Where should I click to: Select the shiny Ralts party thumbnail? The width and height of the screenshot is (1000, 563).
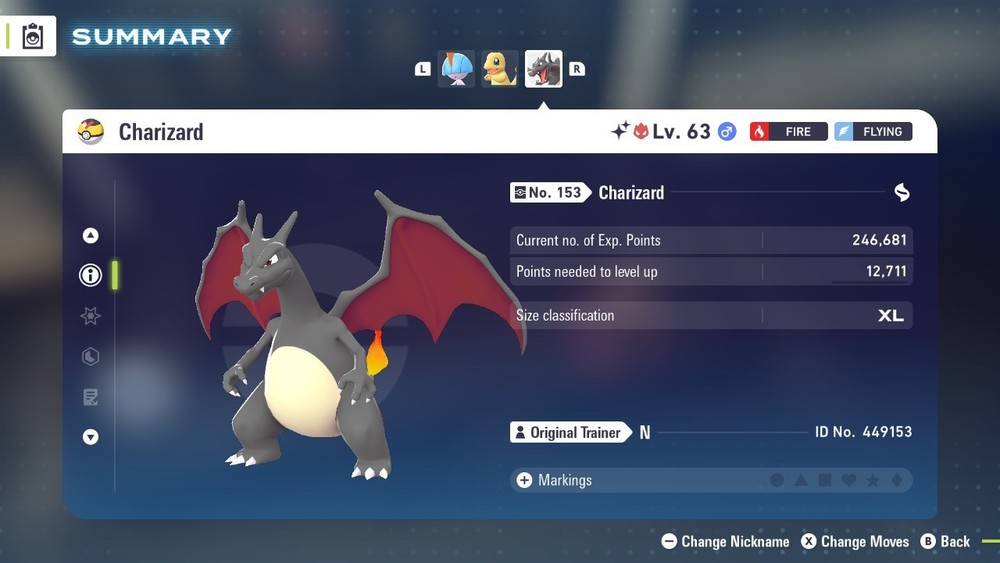click(x=457, y=69)
